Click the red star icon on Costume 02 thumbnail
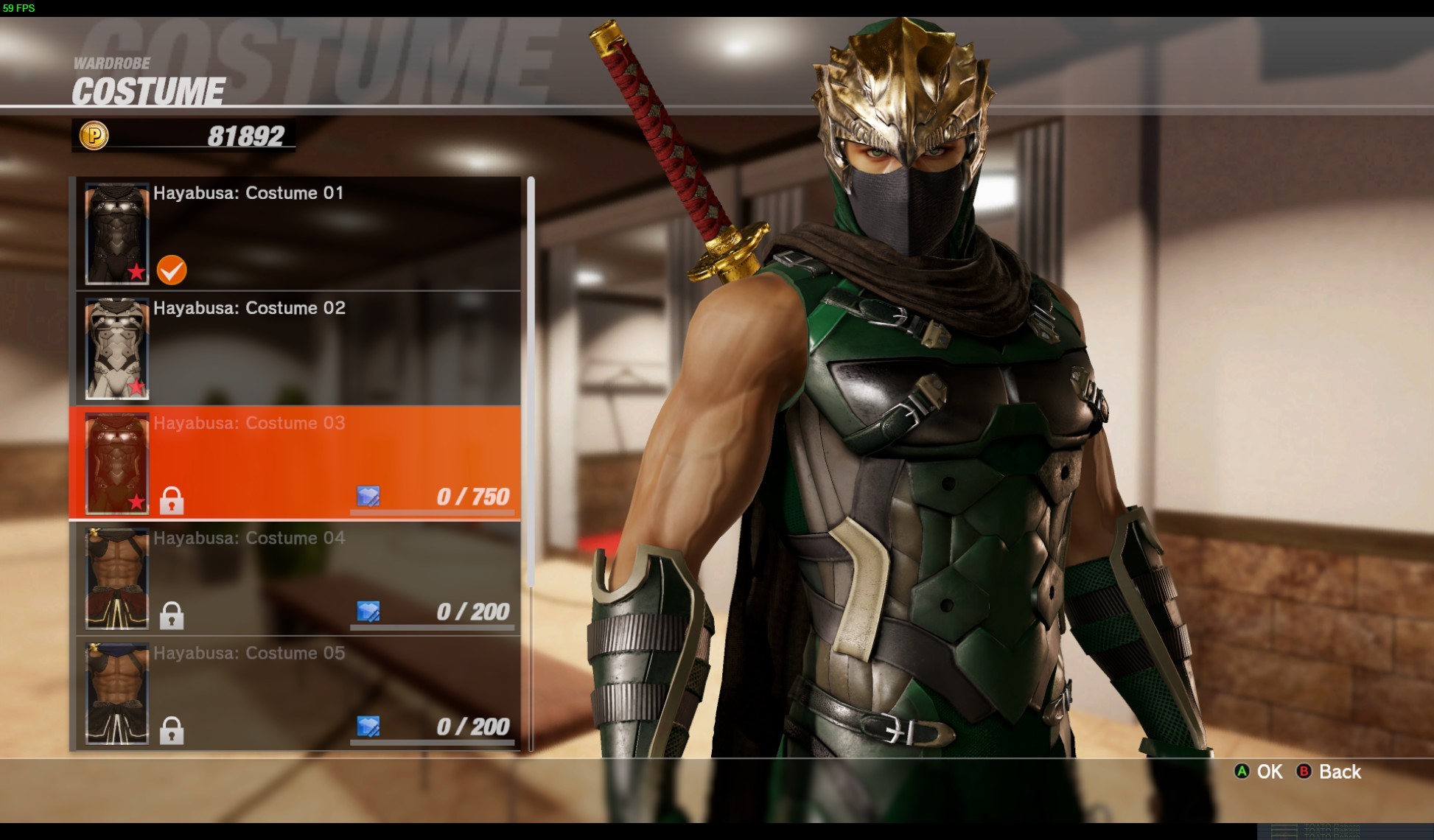The width and height of the screenshot is (1434, 840). tap(136, 385)
